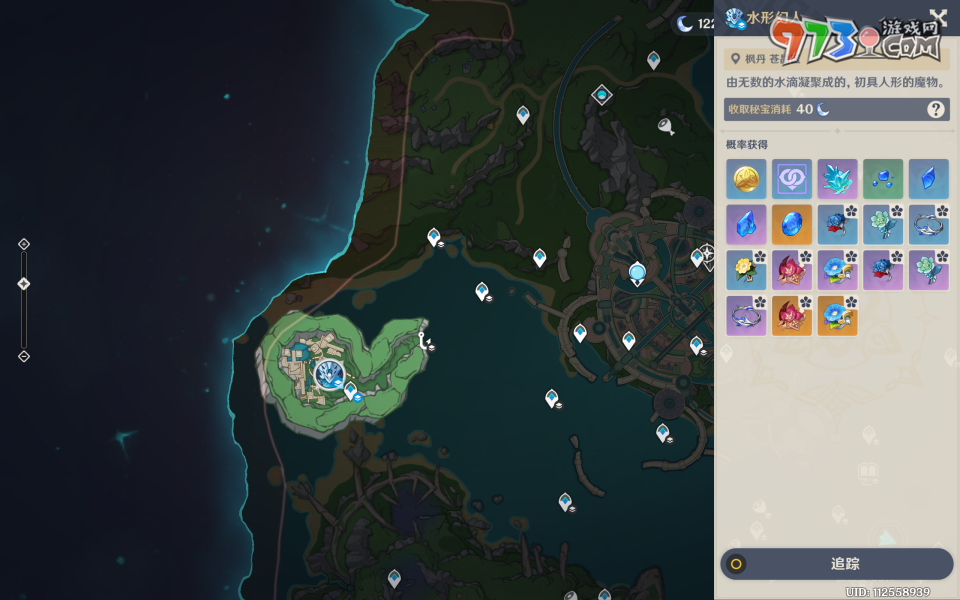Screen dimensions: 960x600
Task: Select the boss marker on the green island
Action: click(x=327, y=374)
